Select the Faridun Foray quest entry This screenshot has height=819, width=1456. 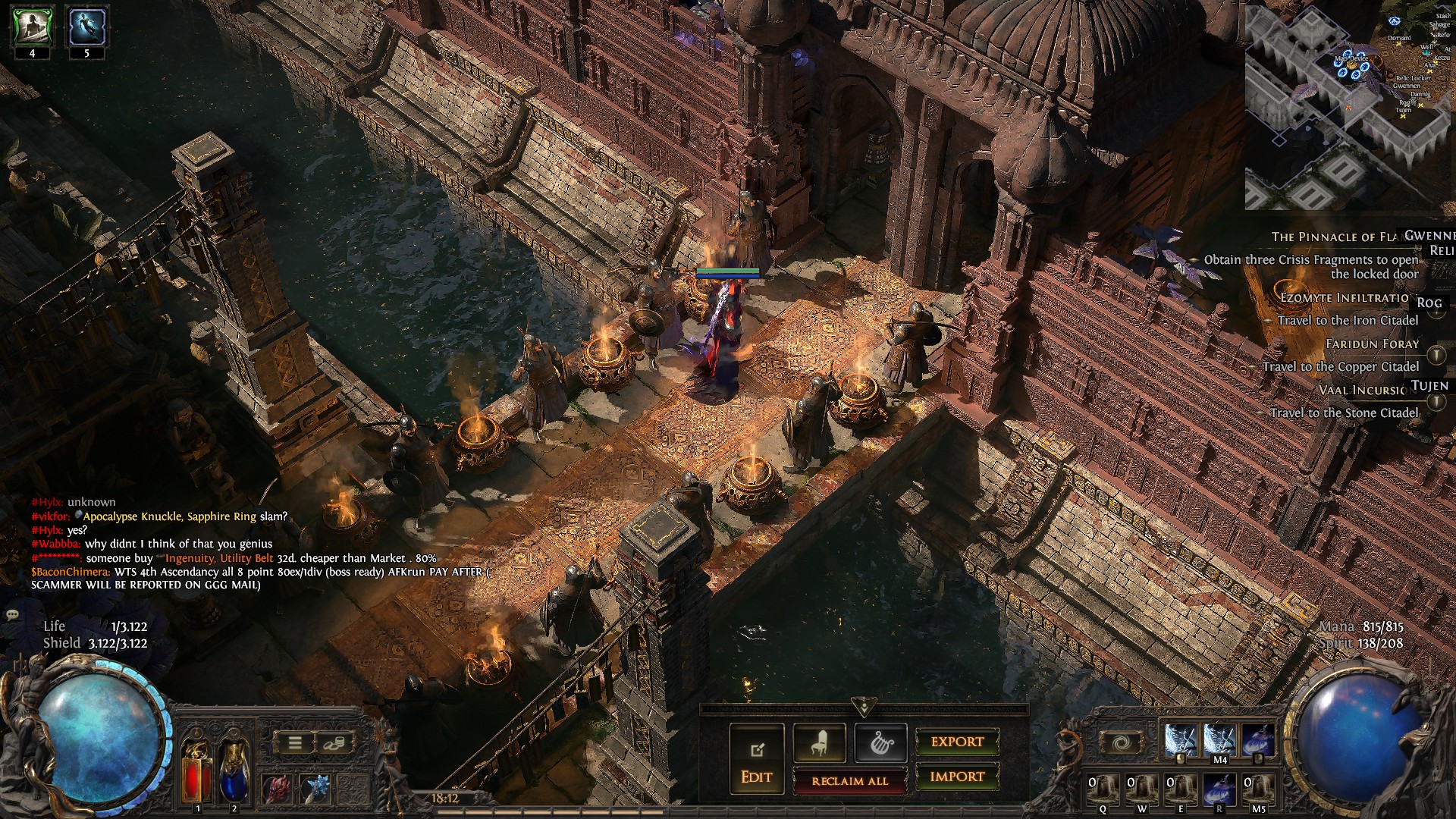(1372, 344)
